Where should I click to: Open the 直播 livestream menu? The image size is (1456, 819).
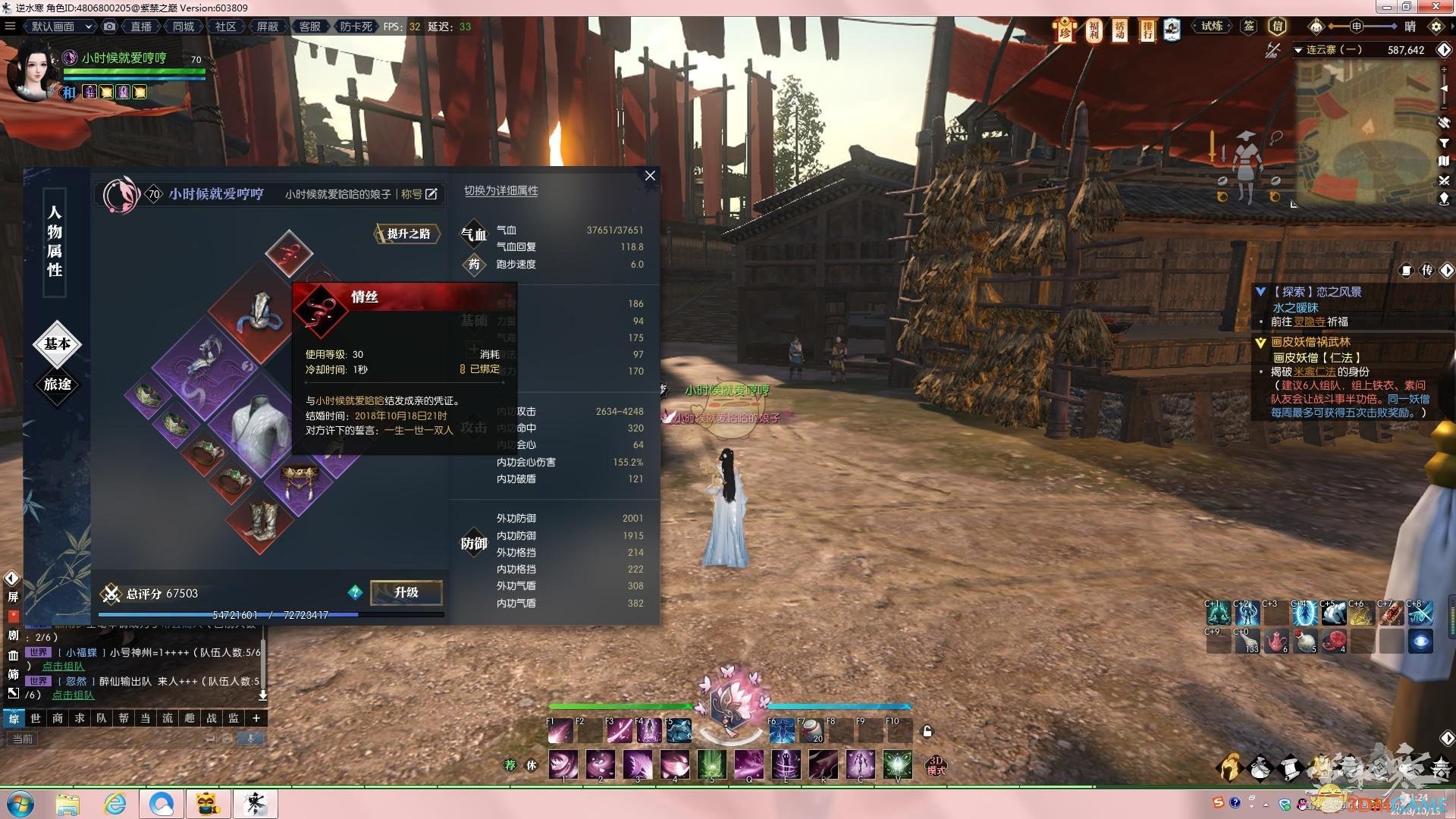[141, 27]
